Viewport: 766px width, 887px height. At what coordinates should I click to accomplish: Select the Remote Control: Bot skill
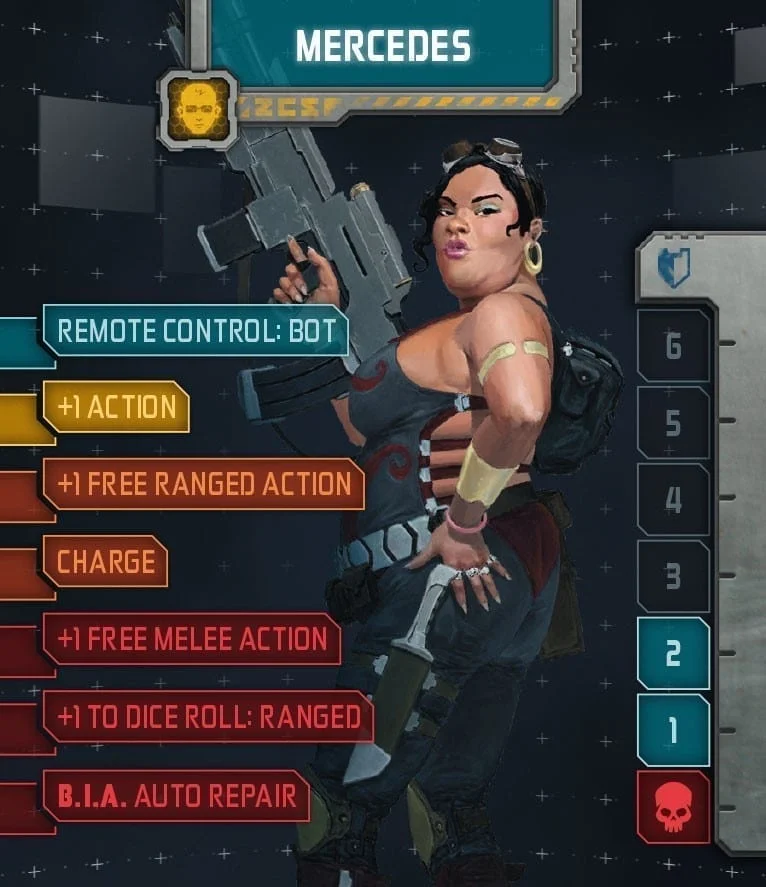coord(195,331)
